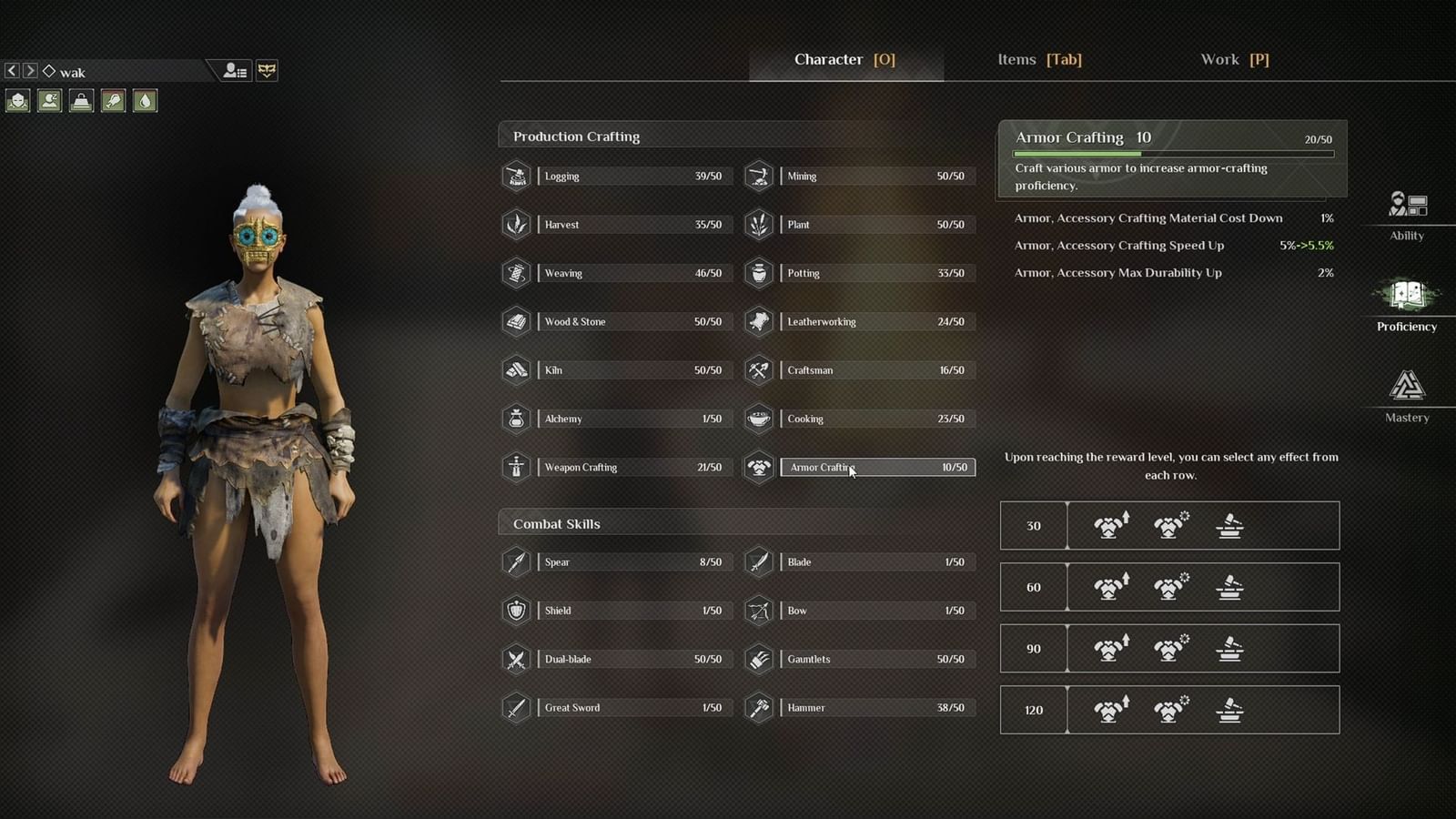This screenshot has width=1456, height=819.
Task: Open the Work tab
Action: pos(1234,60)
